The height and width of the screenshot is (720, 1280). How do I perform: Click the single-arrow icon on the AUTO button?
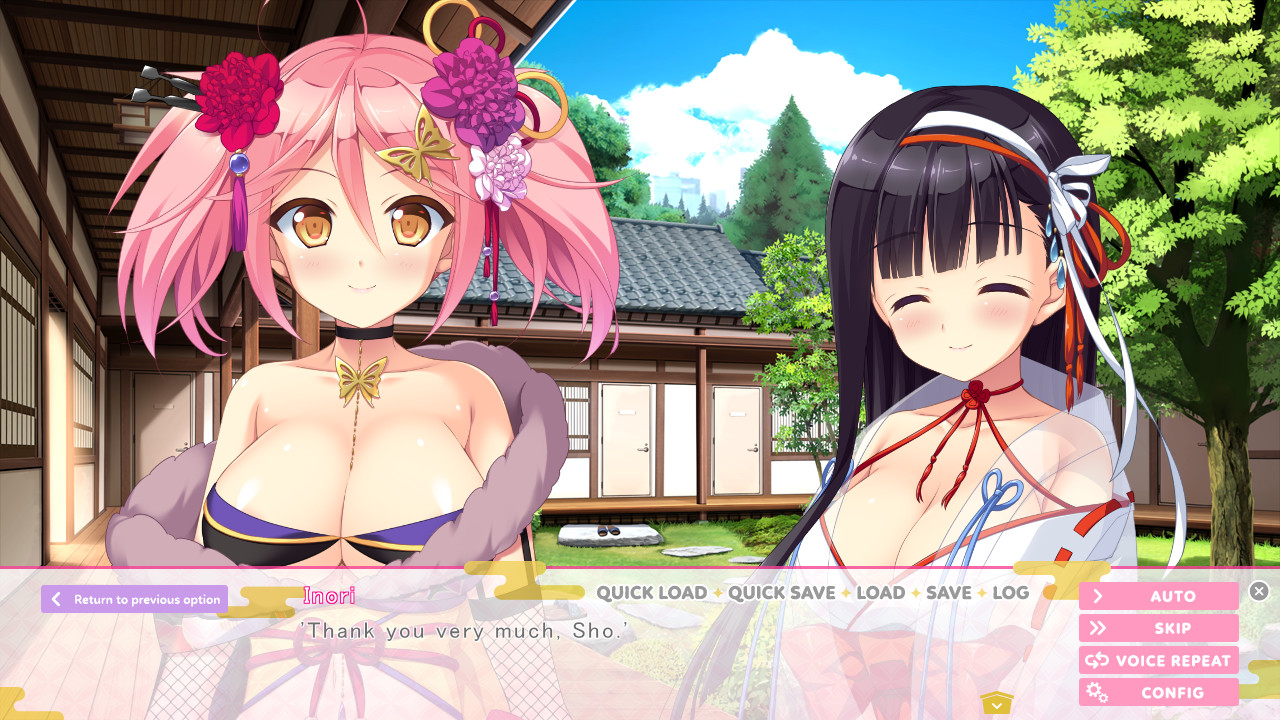click(1099, 596)
